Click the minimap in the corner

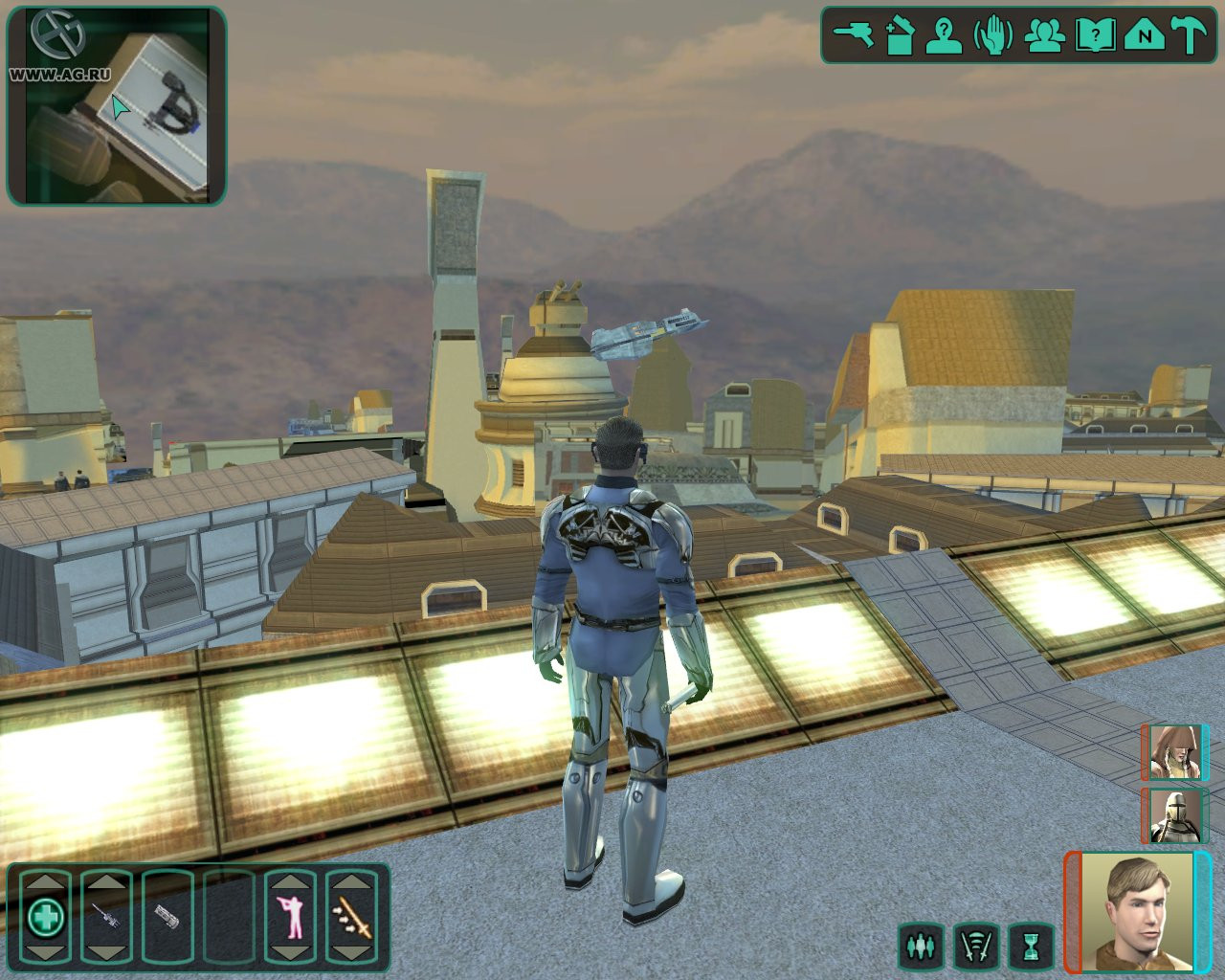coord(117,105)
